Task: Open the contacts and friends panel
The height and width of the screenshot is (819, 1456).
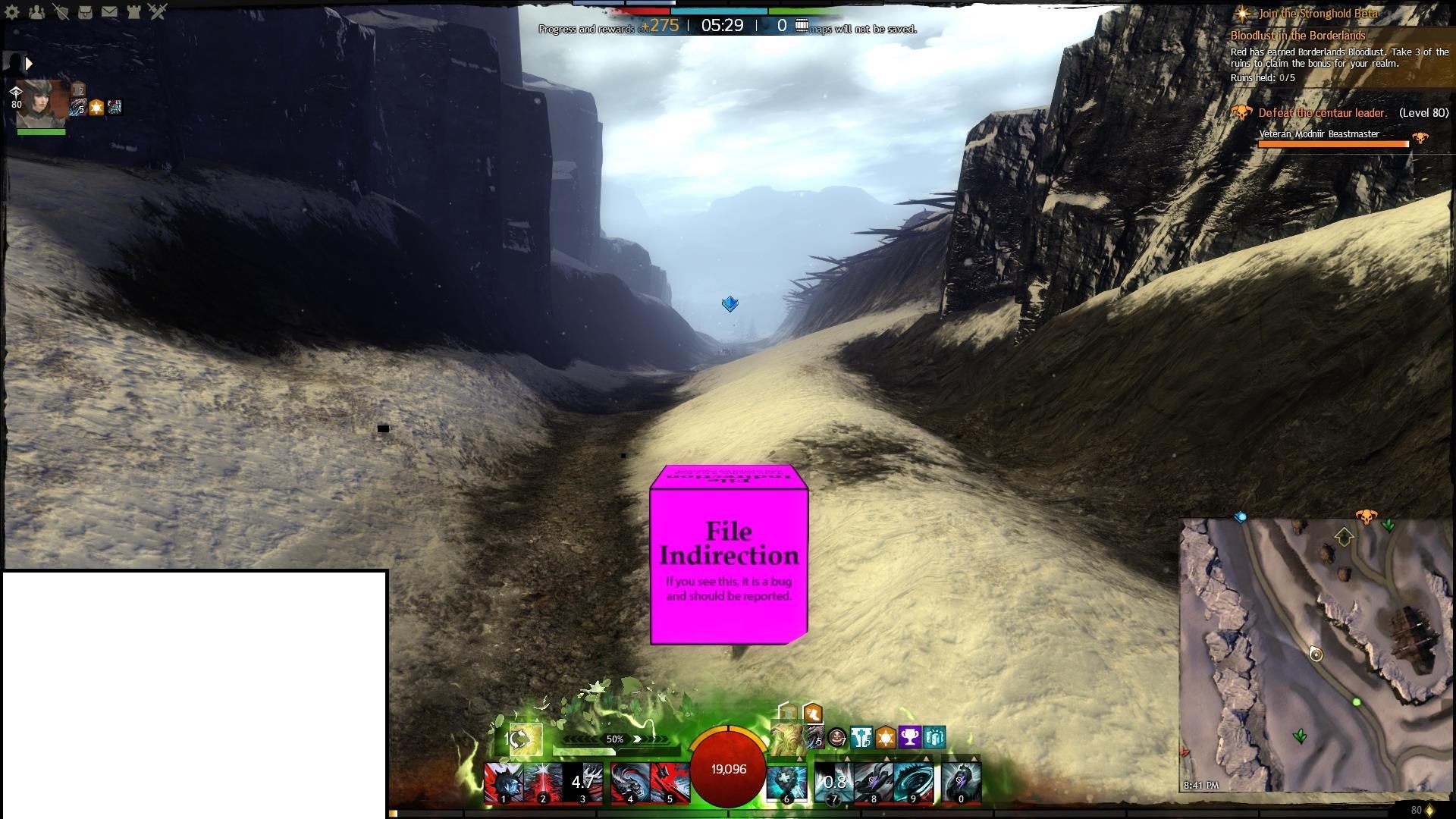Action: tap(36, 11)
